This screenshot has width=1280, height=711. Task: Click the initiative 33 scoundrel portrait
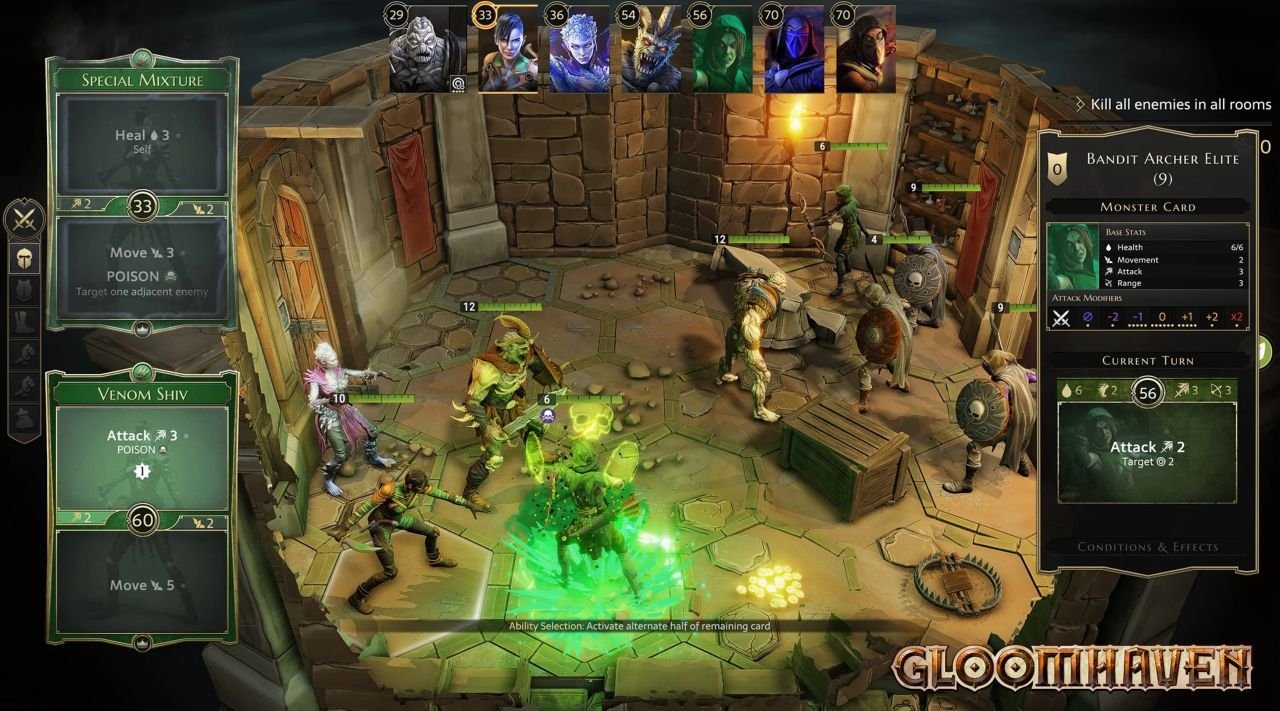tap(508, 50)
